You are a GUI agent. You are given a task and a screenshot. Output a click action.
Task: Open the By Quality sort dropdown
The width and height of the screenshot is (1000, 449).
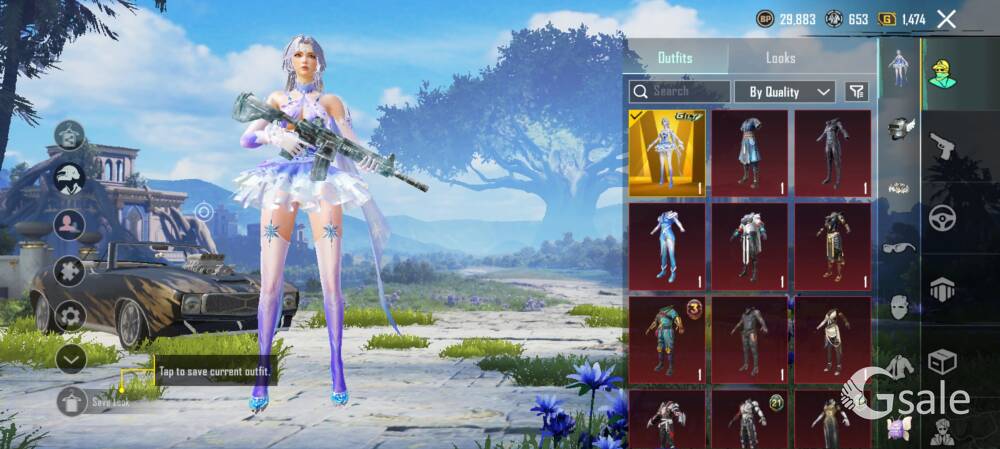coord(785,91)
